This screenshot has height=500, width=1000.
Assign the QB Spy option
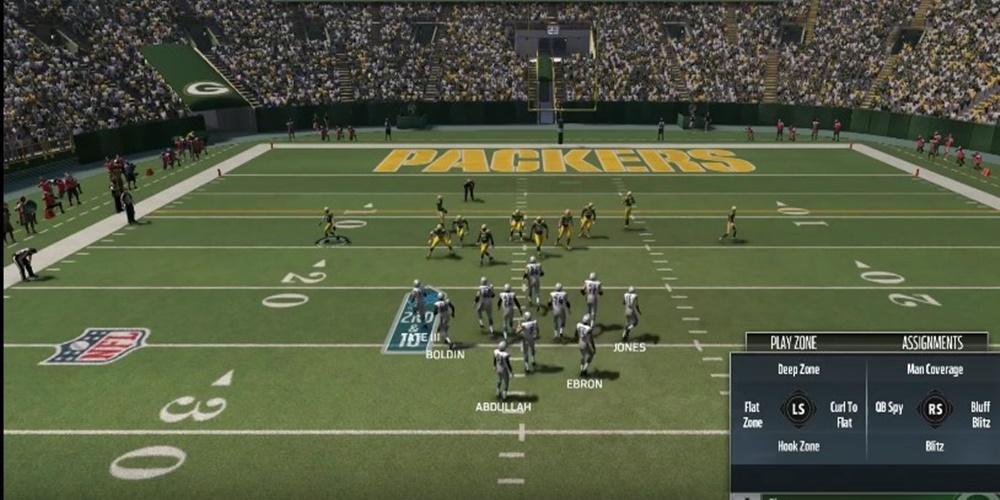click(889, 408)
